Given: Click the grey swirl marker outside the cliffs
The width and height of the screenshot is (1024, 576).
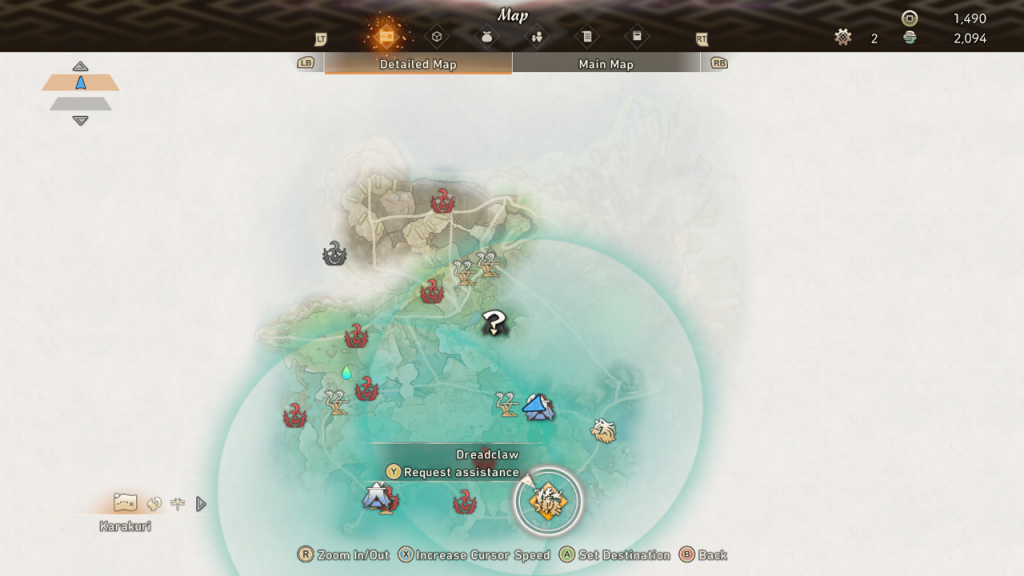Looking at the screenshot, I should coord(334,254).
